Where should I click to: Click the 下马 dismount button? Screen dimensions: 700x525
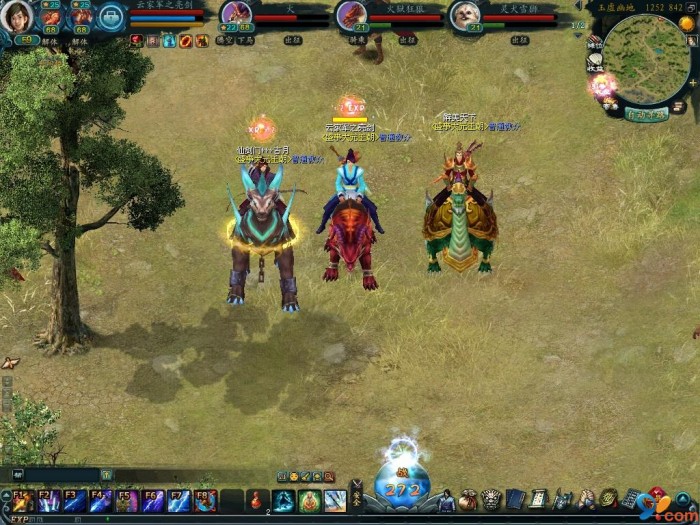pyautogui.click(x=246, y=40)
